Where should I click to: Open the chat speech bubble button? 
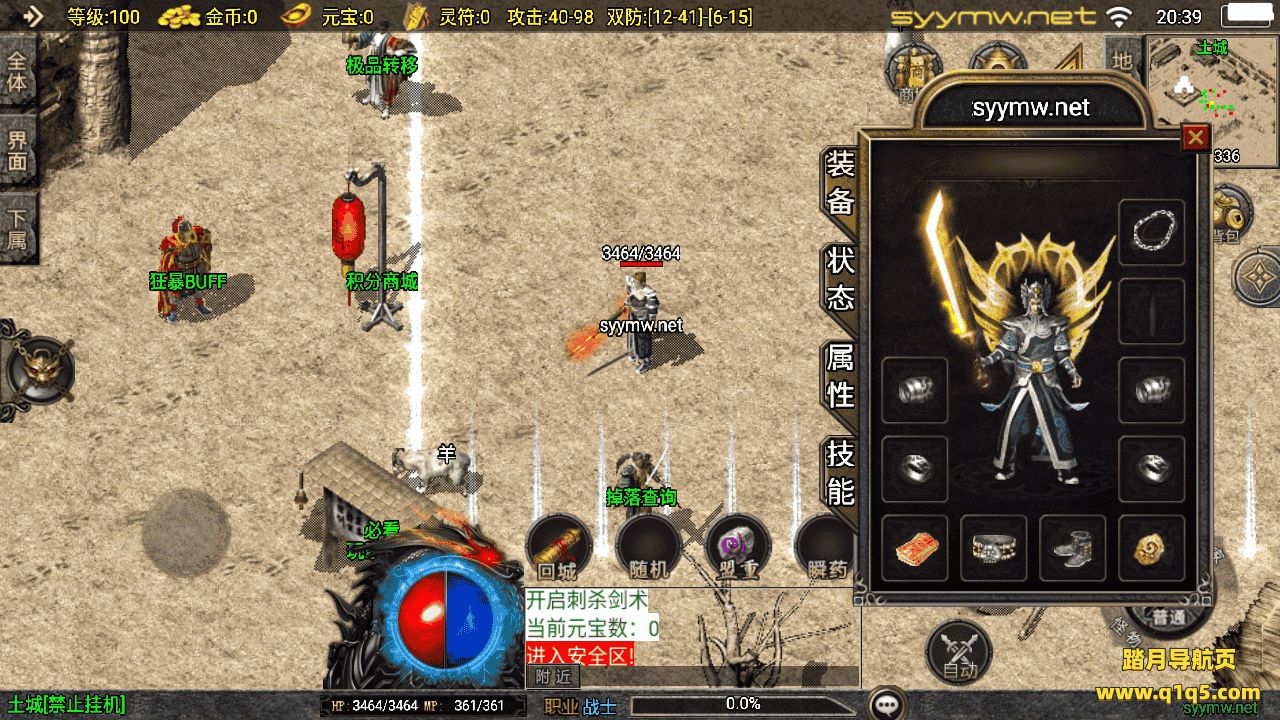(x=887, y=704)
